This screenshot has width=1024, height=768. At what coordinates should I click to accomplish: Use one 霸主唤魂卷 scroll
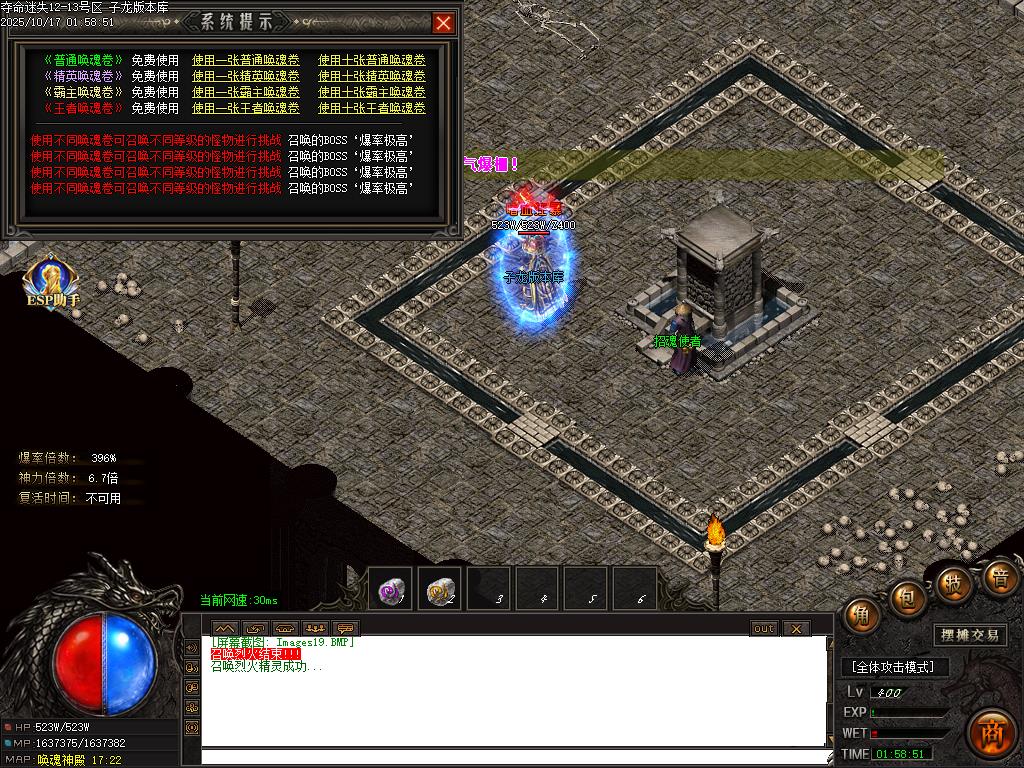[246, 92]
